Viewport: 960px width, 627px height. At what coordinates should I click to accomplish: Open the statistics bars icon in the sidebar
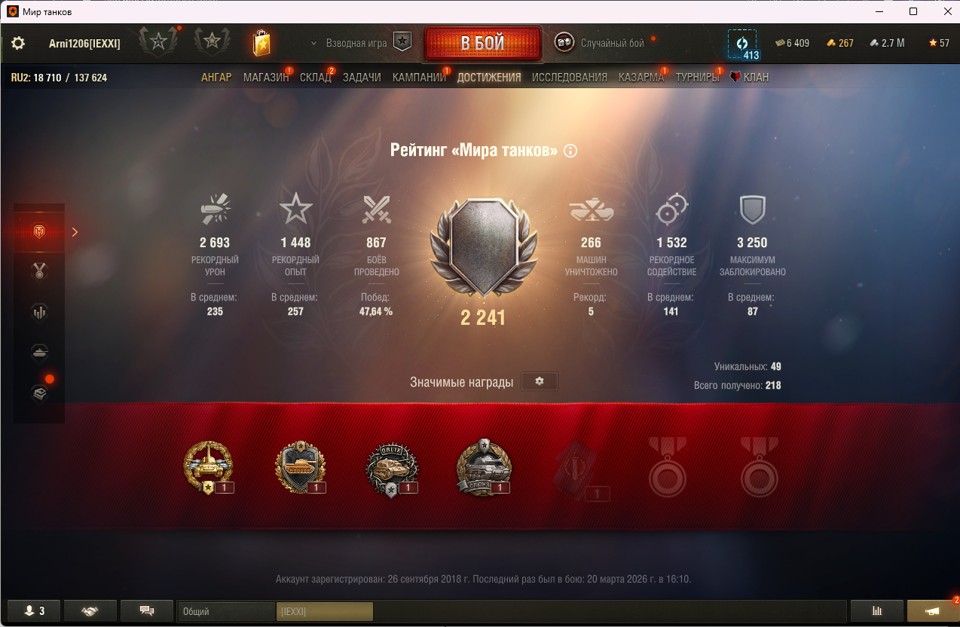[40, 312]
